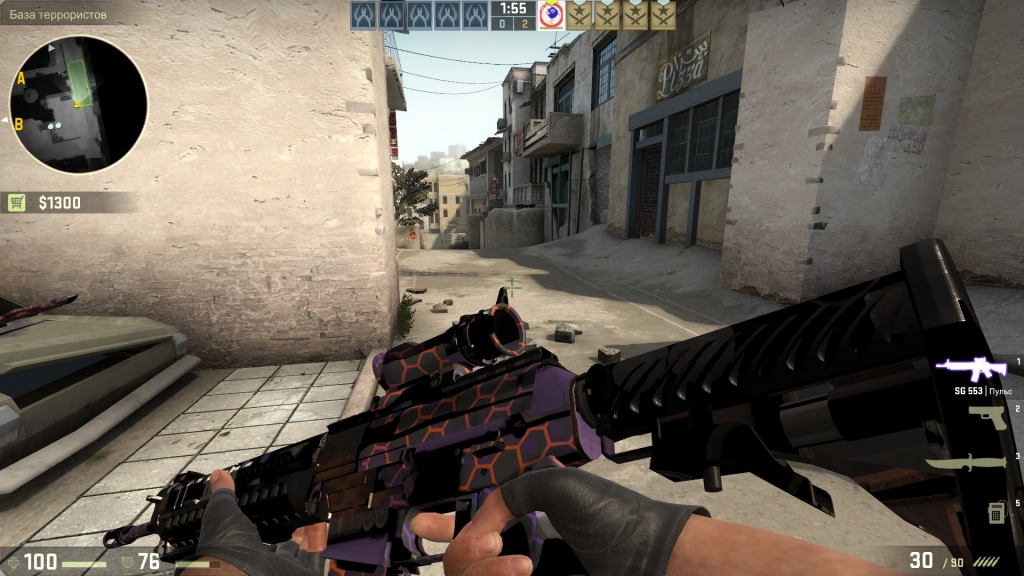Image resolution: width=1024 pixels, height=576 pixels.
Task: Select the C4 bomb slot
Action: 996,511
